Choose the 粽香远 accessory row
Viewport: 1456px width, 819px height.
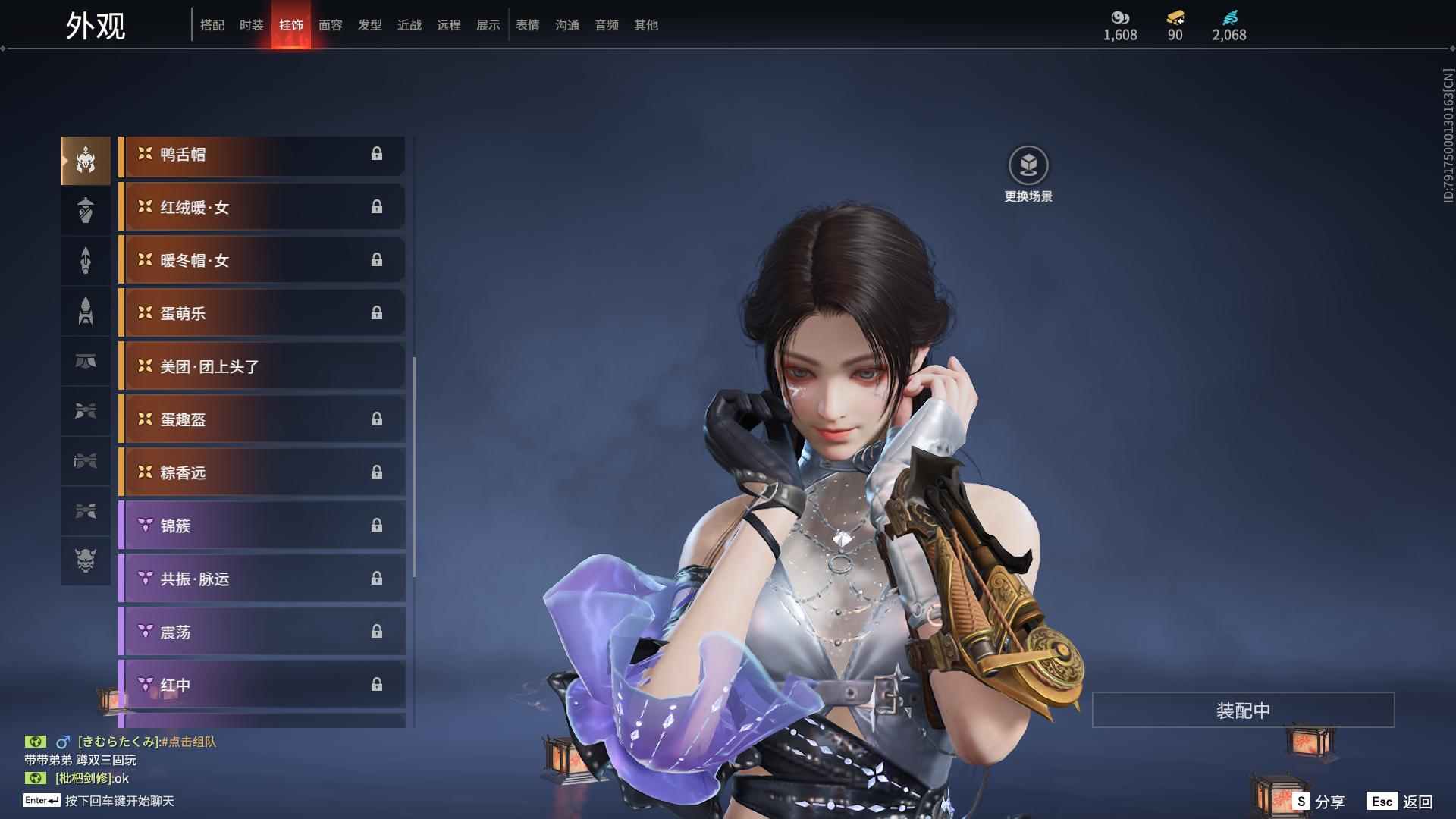click(262, 473)
